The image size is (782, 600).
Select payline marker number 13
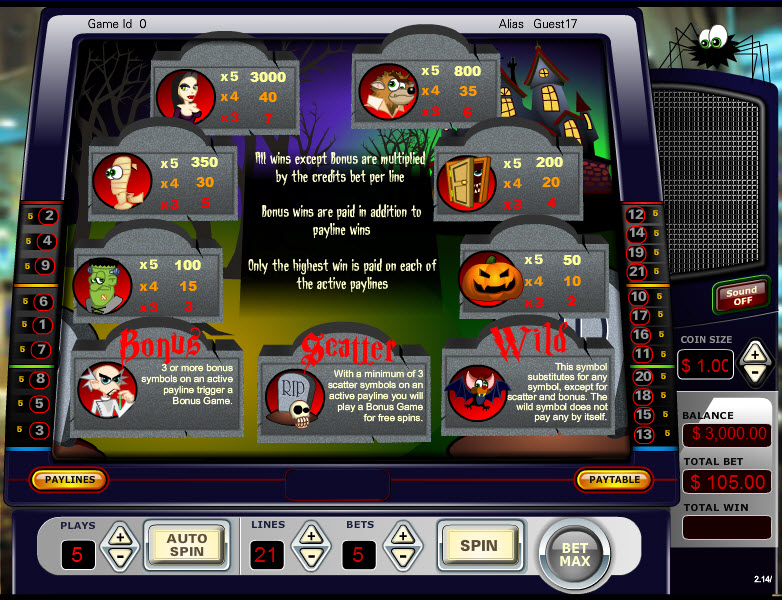point(644,434)
